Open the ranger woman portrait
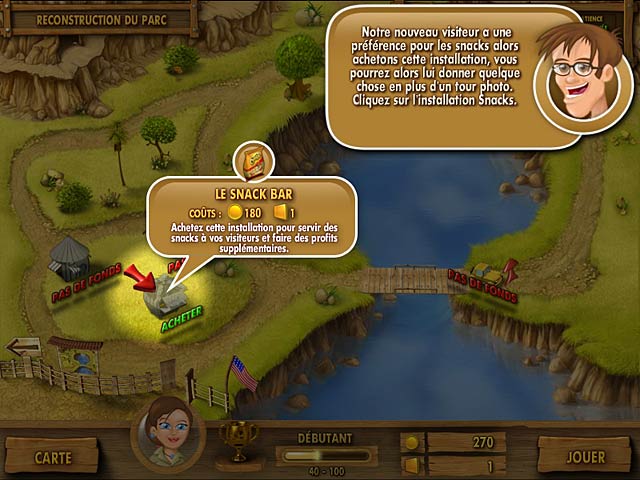Screen dimensions: 640x480 click(167, 434)
